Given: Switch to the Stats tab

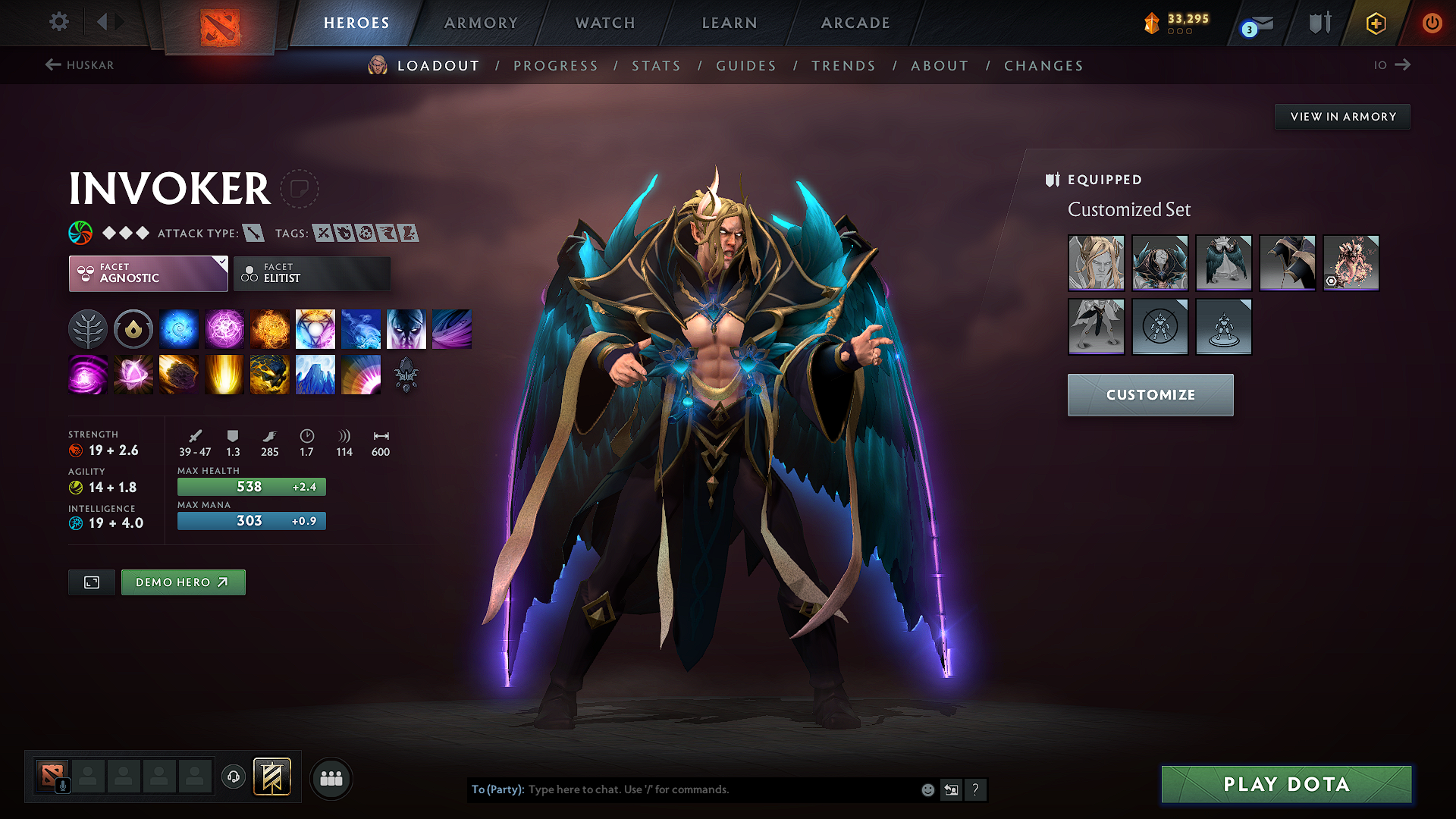Looking at the screenshot, I should [x=656, y=66].
